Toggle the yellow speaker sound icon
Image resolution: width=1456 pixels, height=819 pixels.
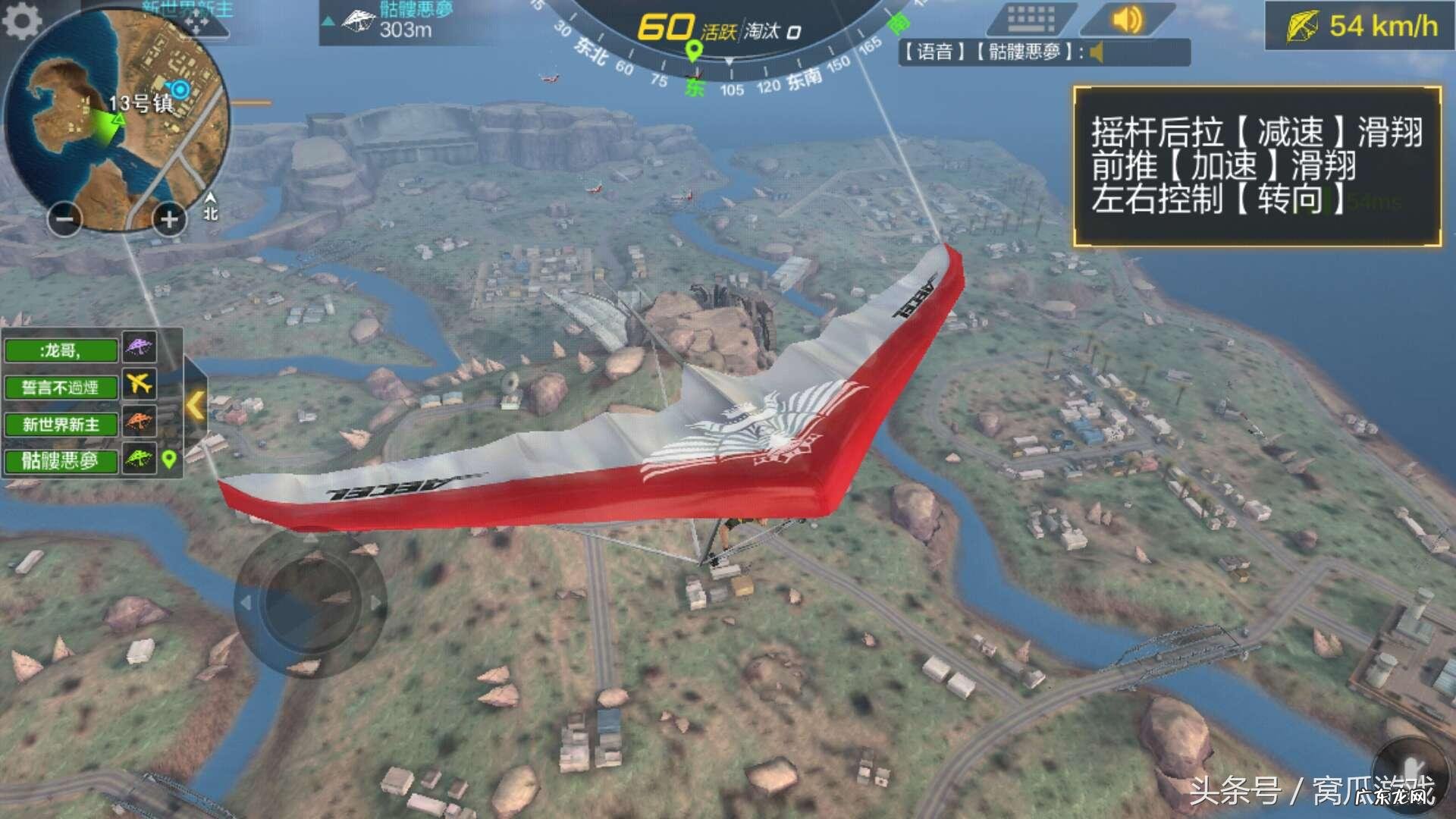point(1126,19)
